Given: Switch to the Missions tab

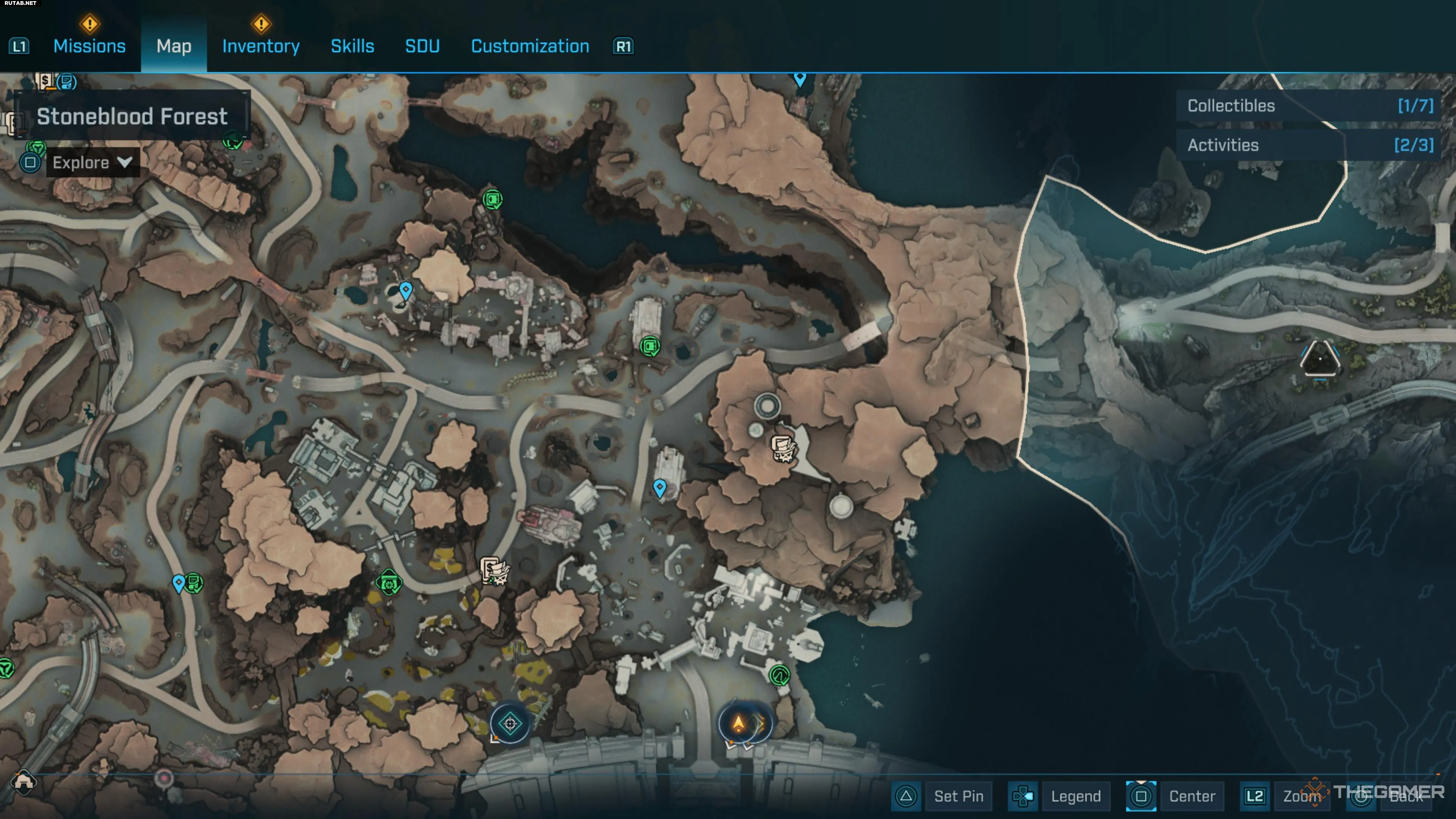Looking at the screenshot, I should tap(89, 46).
